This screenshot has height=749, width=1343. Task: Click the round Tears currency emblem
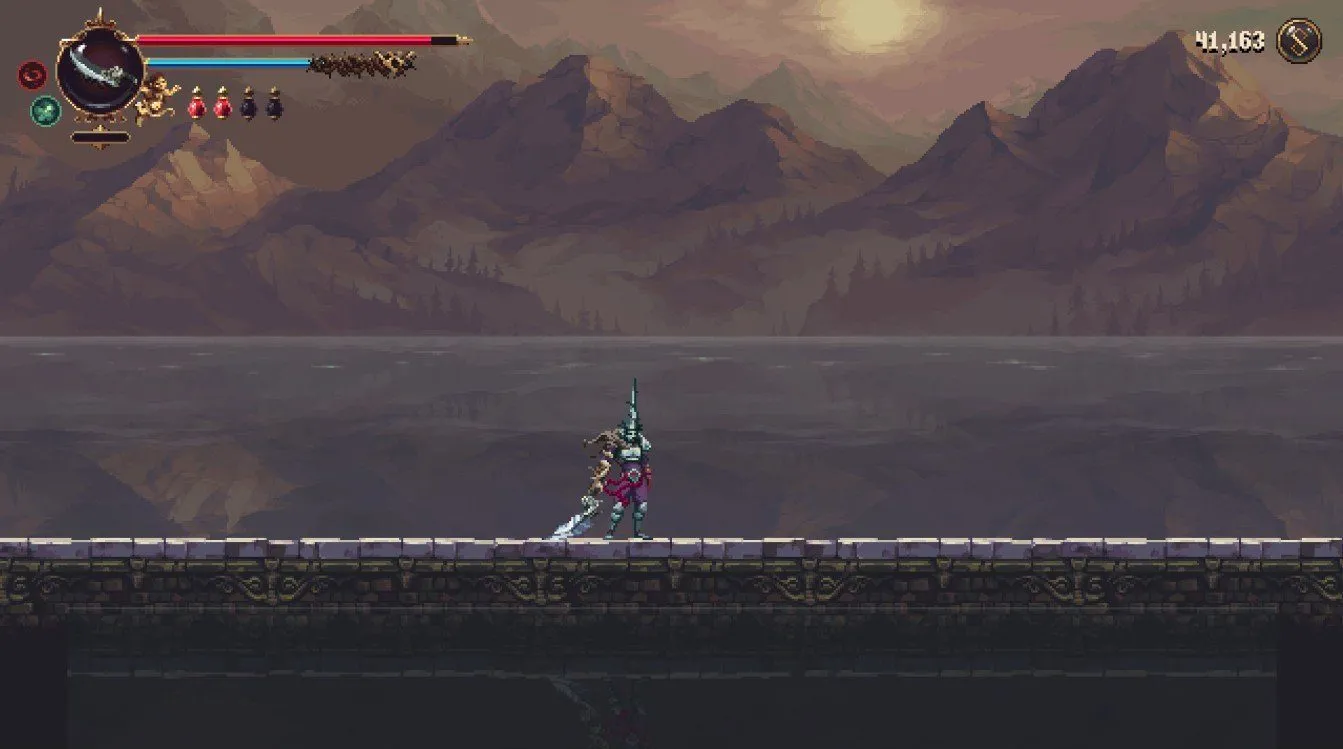coord(1299,42)
